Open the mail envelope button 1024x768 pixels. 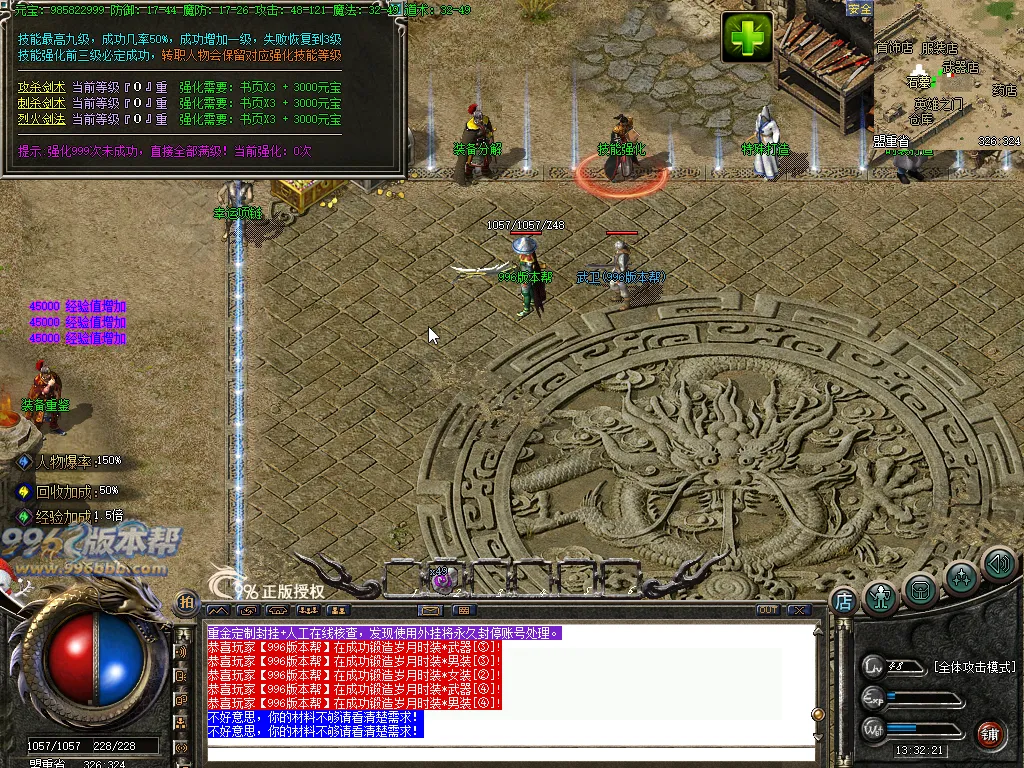pos(431,610)
